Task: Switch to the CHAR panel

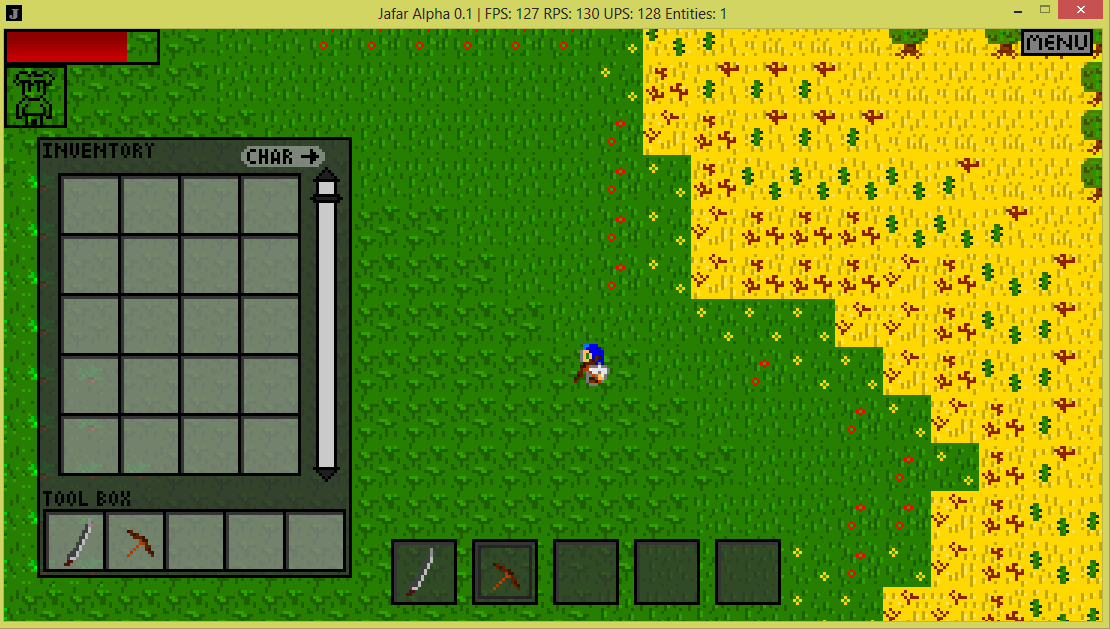Action: 284,156
